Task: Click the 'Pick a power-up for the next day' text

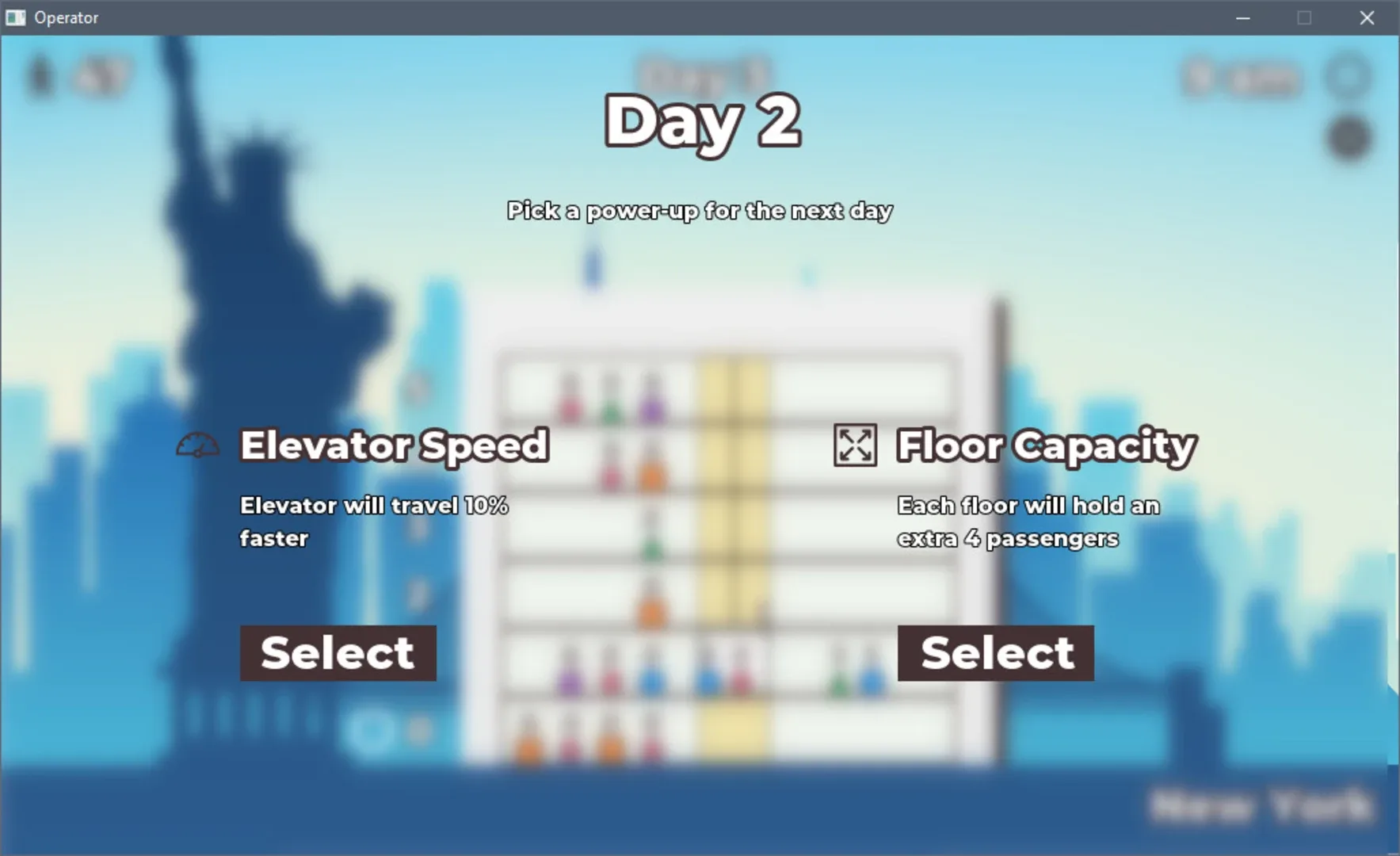Action: pos(700,210)
